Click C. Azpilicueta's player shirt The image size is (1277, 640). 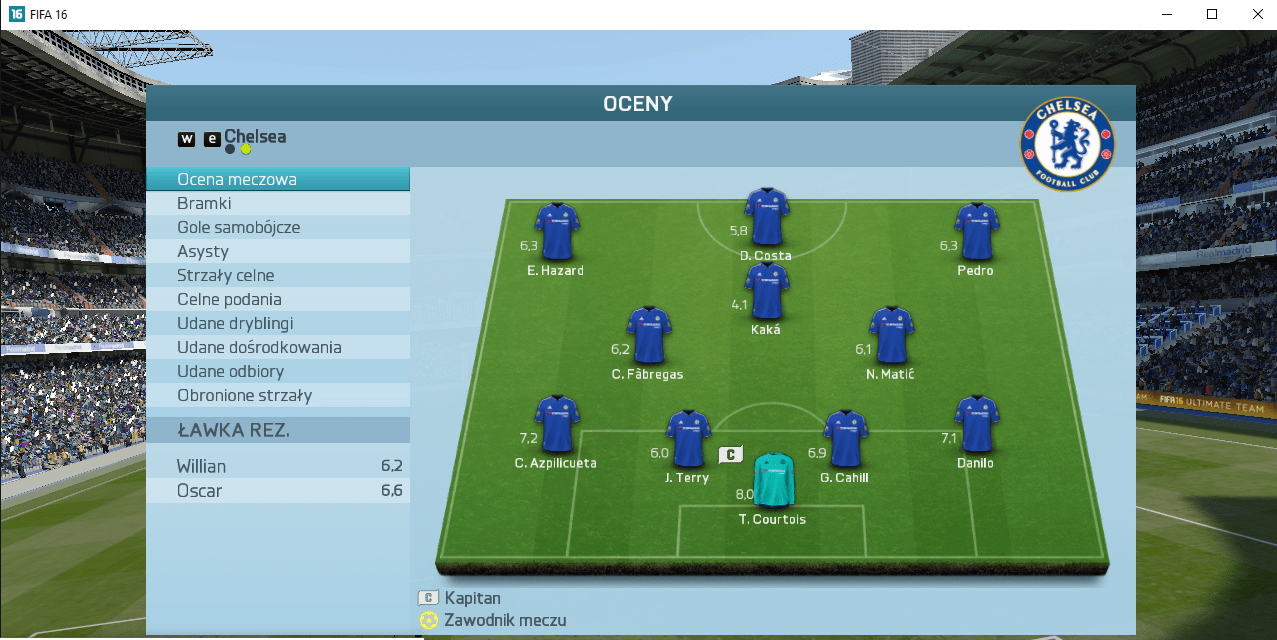(x=556, y=424)
